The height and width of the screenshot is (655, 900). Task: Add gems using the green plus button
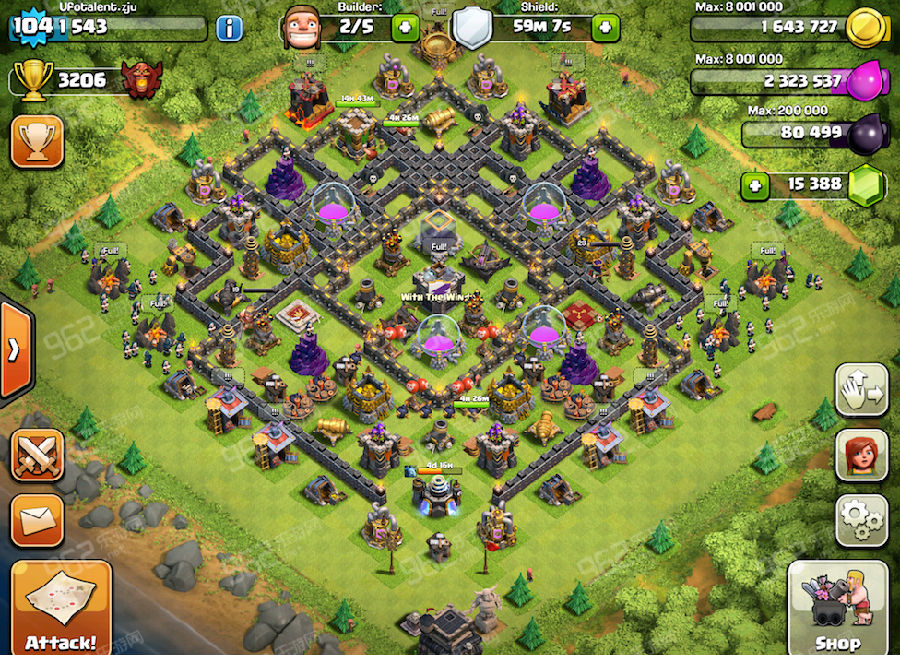(x=756, y=184)
